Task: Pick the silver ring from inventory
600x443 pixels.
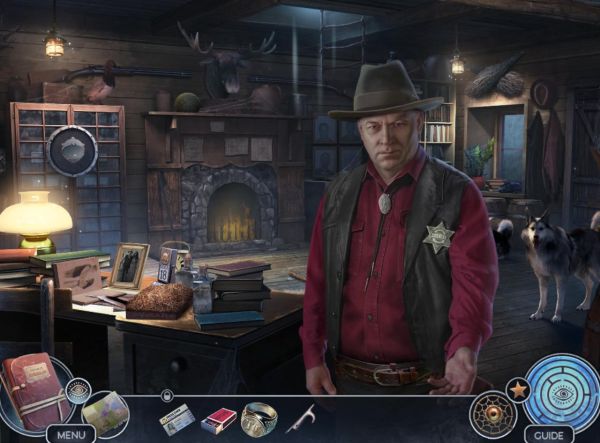Action: coord(259,418)
